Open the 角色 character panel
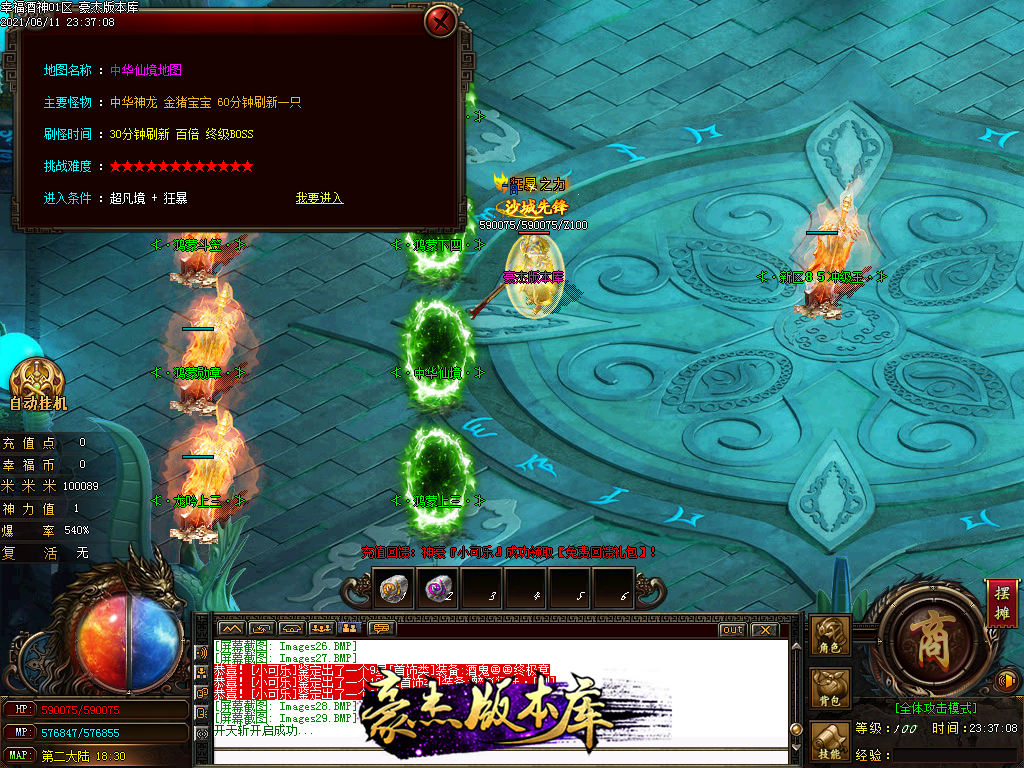This screenshot has width=1024, height=768. click(x=830, y=636)
